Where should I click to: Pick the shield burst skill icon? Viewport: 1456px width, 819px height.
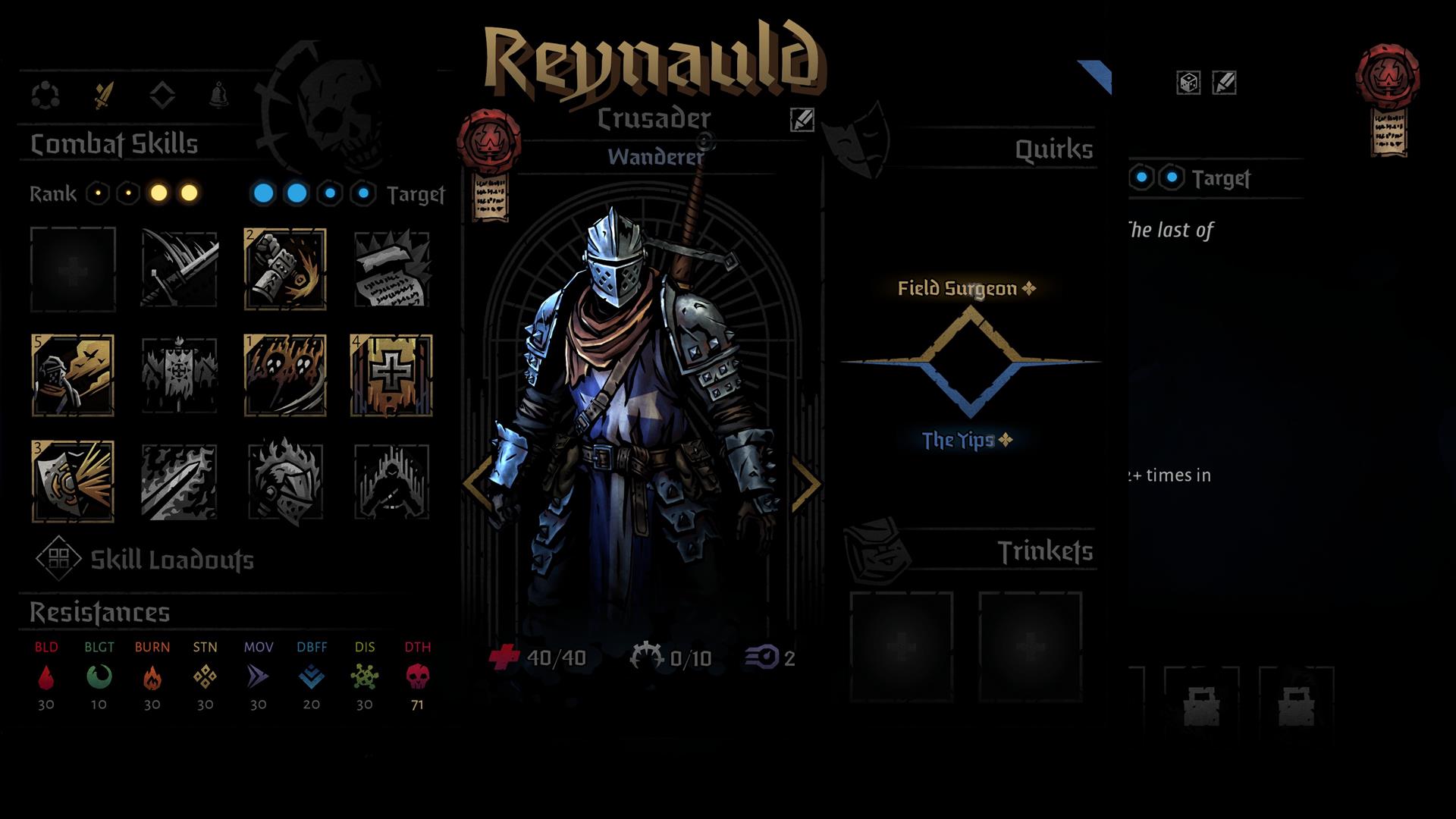[73, 482]
